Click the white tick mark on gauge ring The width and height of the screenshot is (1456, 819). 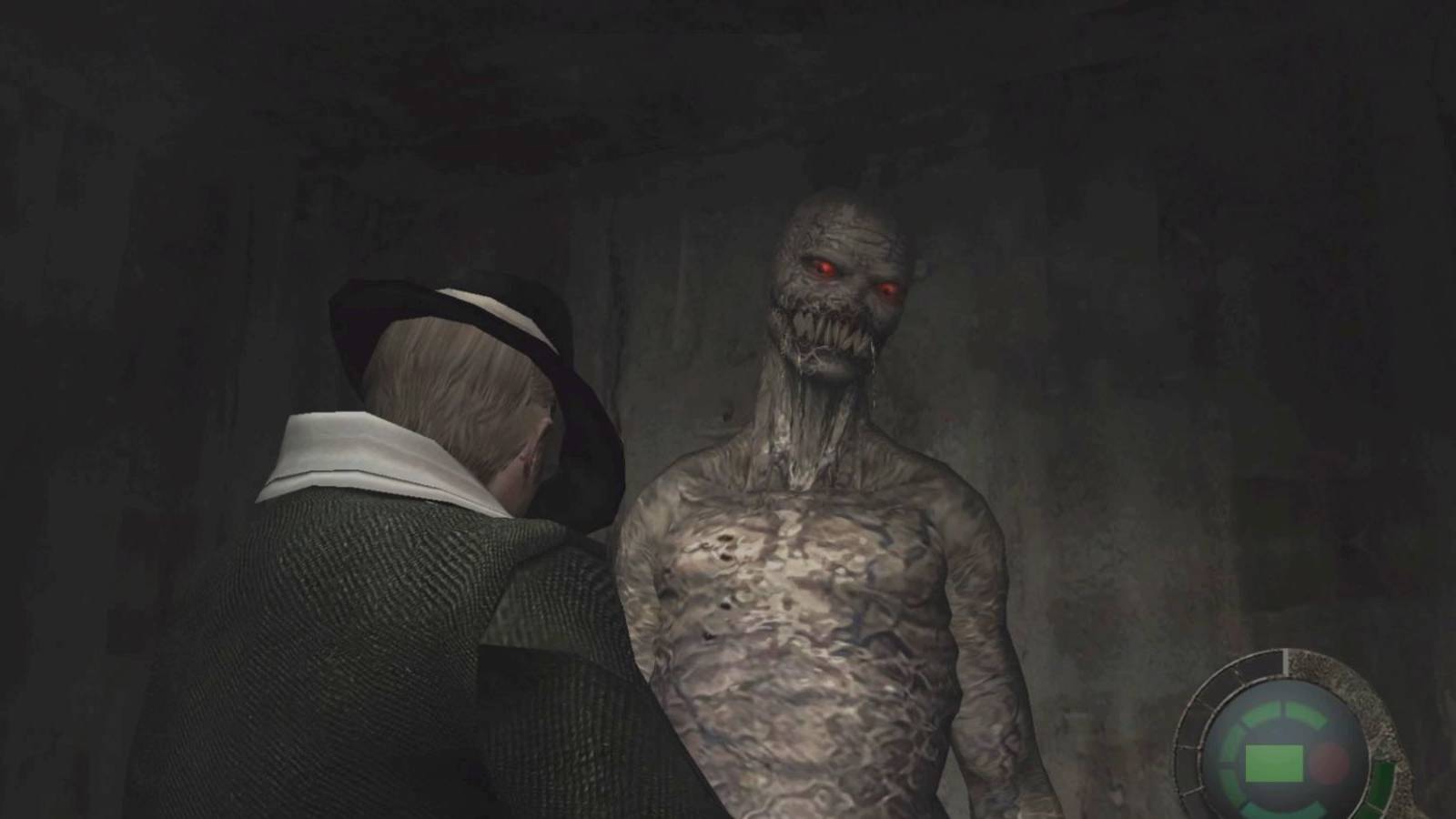1286,663
